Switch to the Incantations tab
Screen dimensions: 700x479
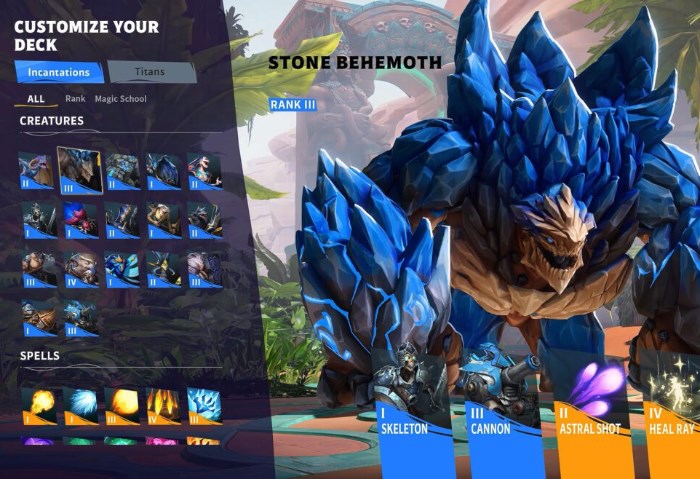pos(59,72)
